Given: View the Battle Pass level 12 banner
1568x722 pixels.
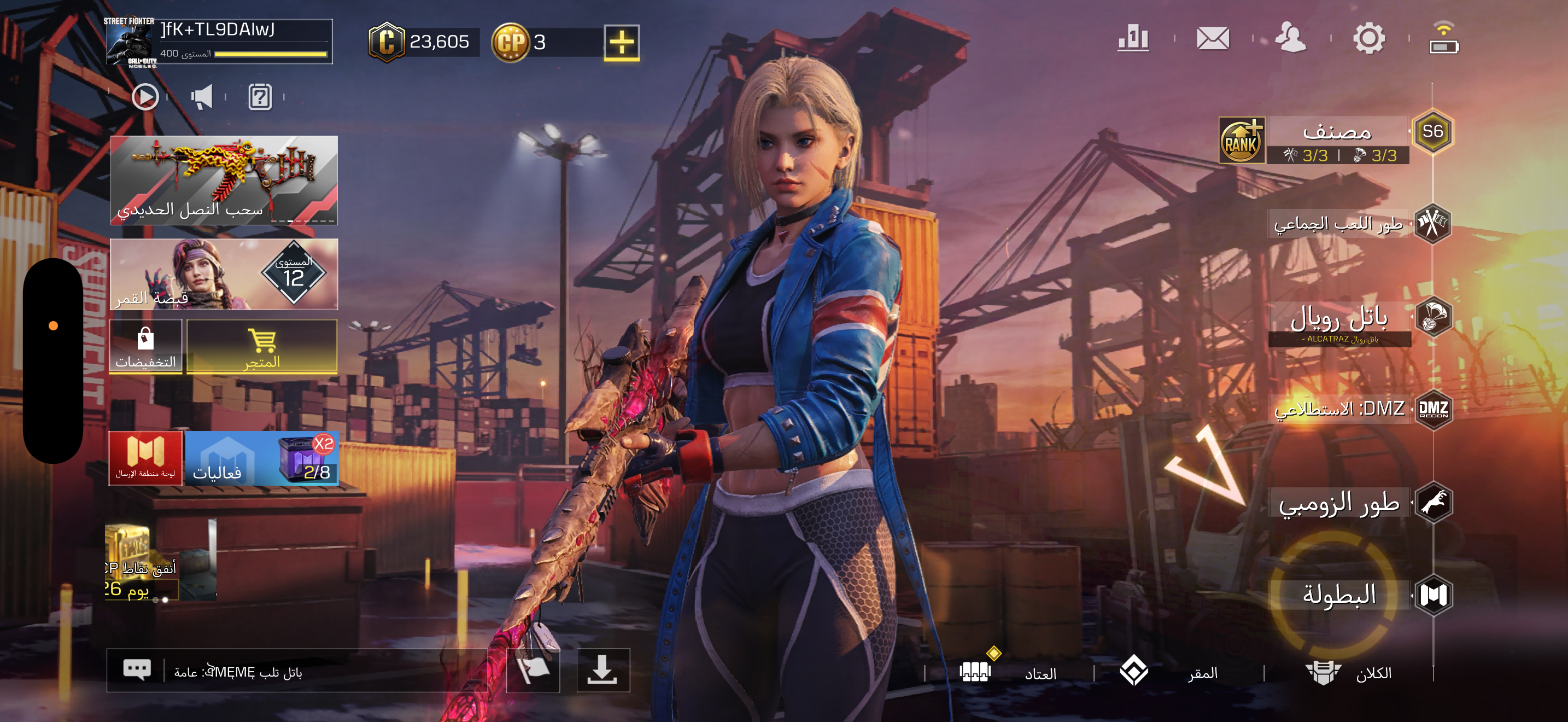Looking at the screenshot, I should coord(224,274).
